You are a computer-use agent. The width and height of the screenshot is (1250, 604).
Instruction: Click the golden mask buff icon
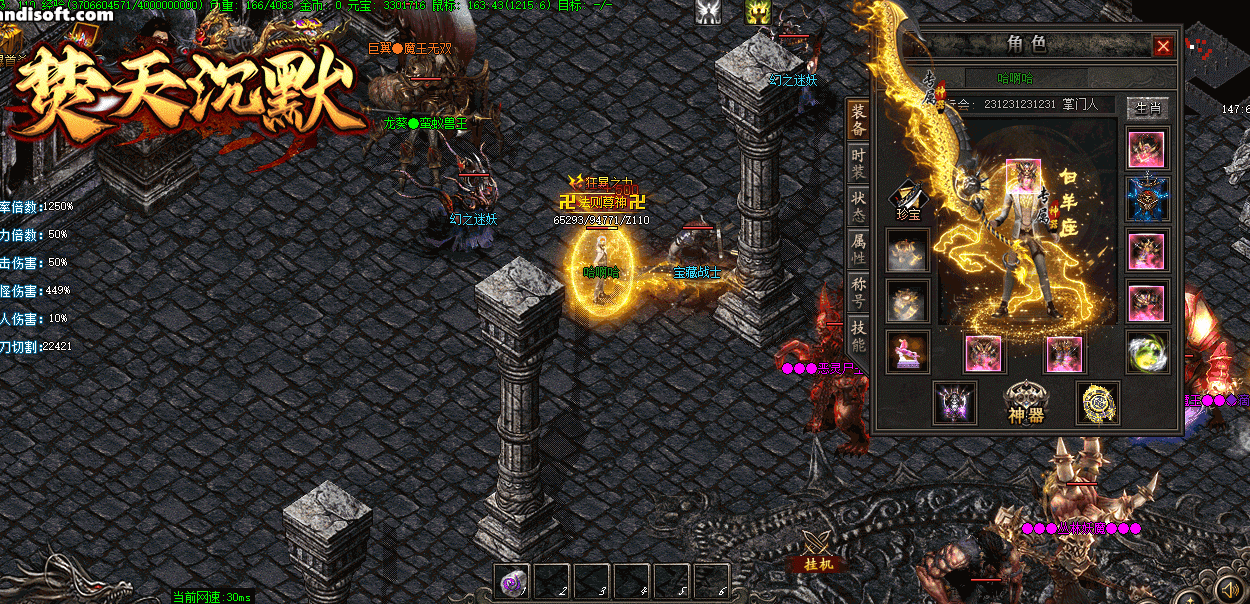pyautogui.click(x=757, y=12)
